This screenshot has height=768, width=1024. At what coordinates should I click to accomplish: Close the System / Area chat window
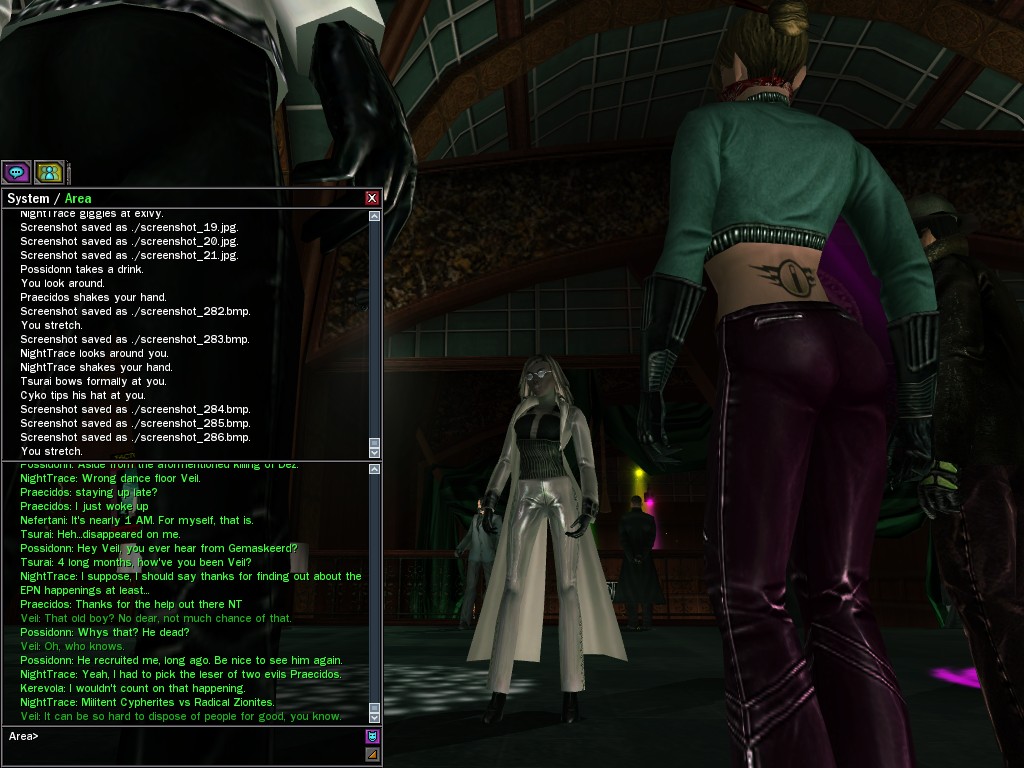[x=372, y=198]
